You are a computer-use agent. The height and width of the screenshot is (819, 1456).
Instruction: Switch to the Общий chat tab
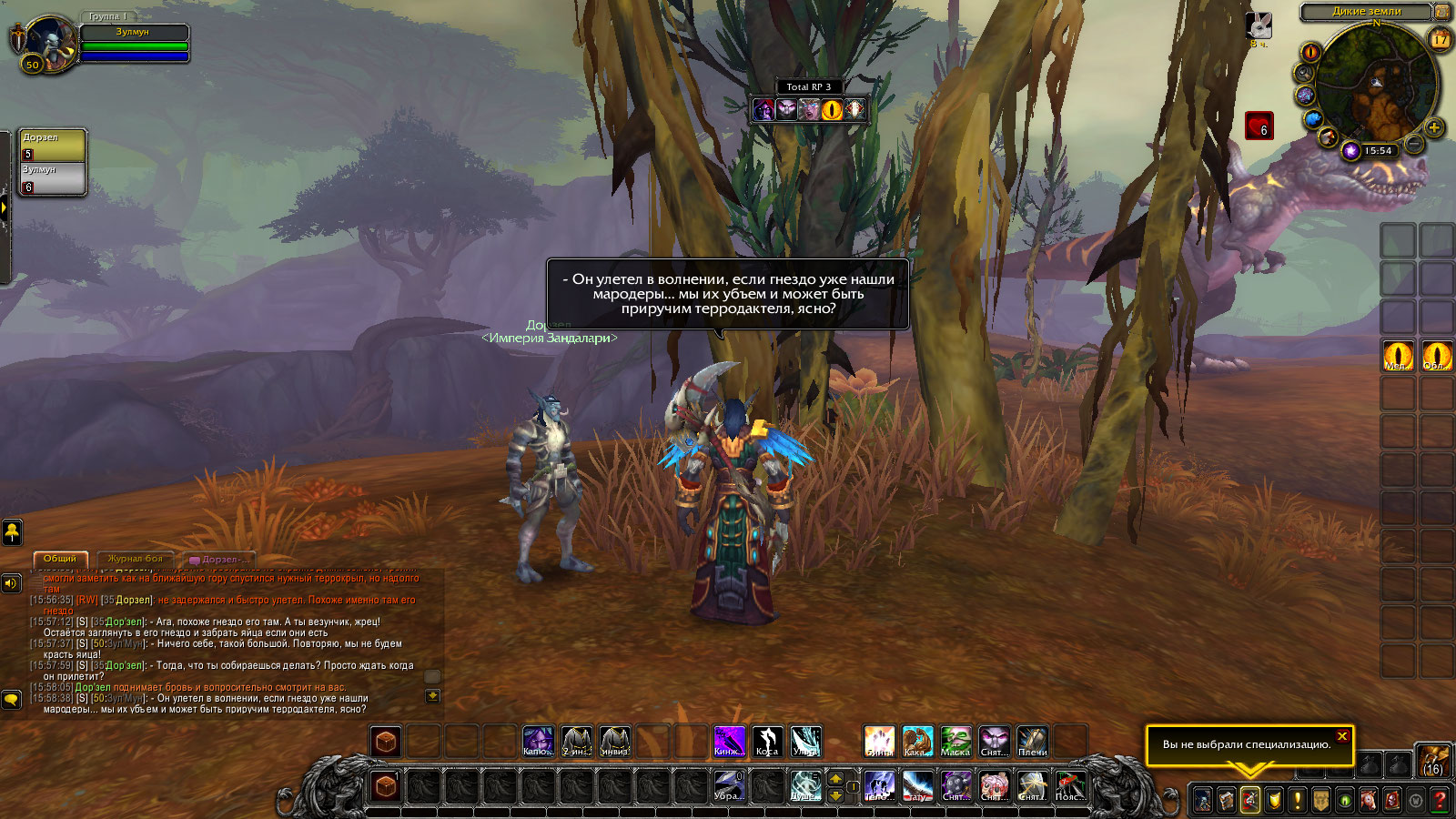[x=60, y=559]
